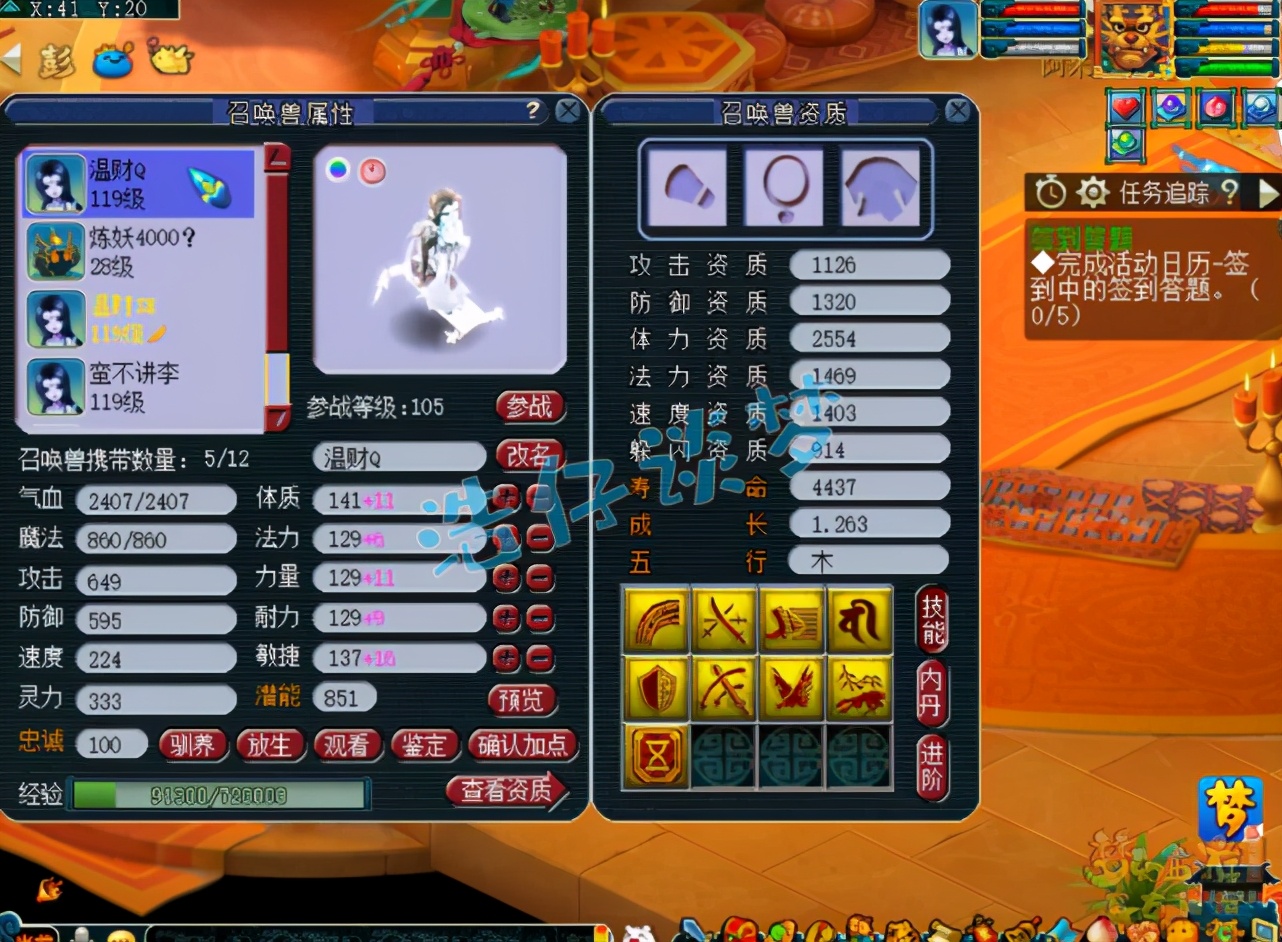Confirm stat points with 确认加点
1282x942 pixels.
[522, 745]
